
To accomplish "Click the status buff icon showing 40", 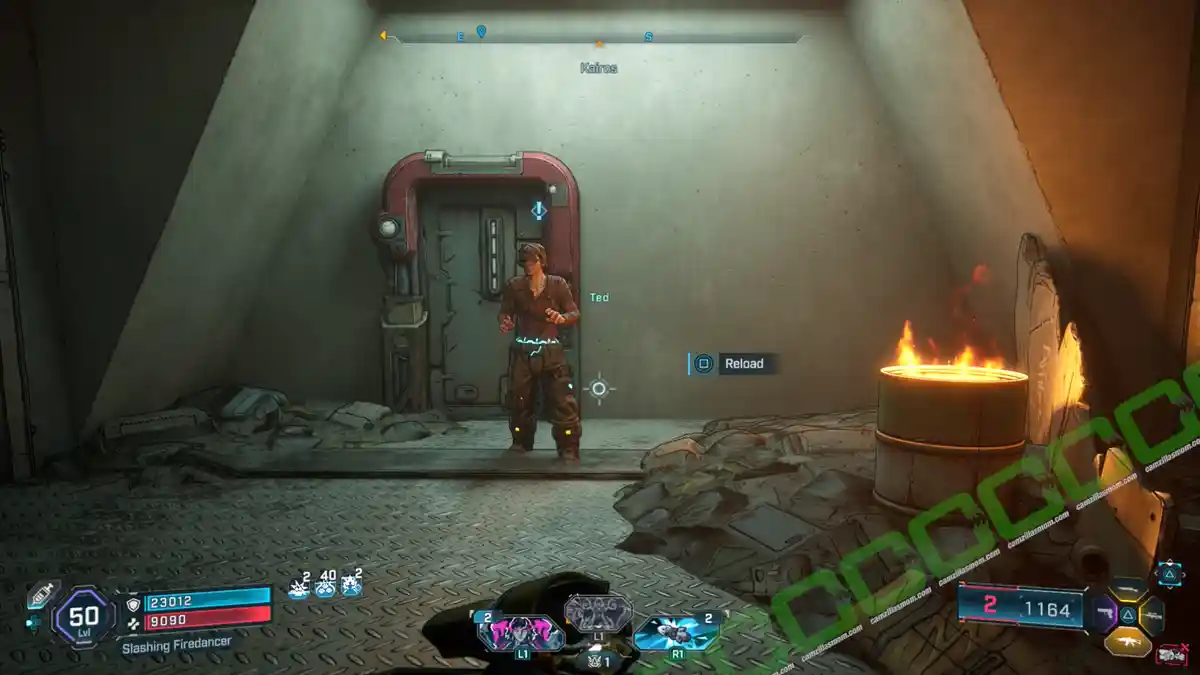I will [325, 584].
